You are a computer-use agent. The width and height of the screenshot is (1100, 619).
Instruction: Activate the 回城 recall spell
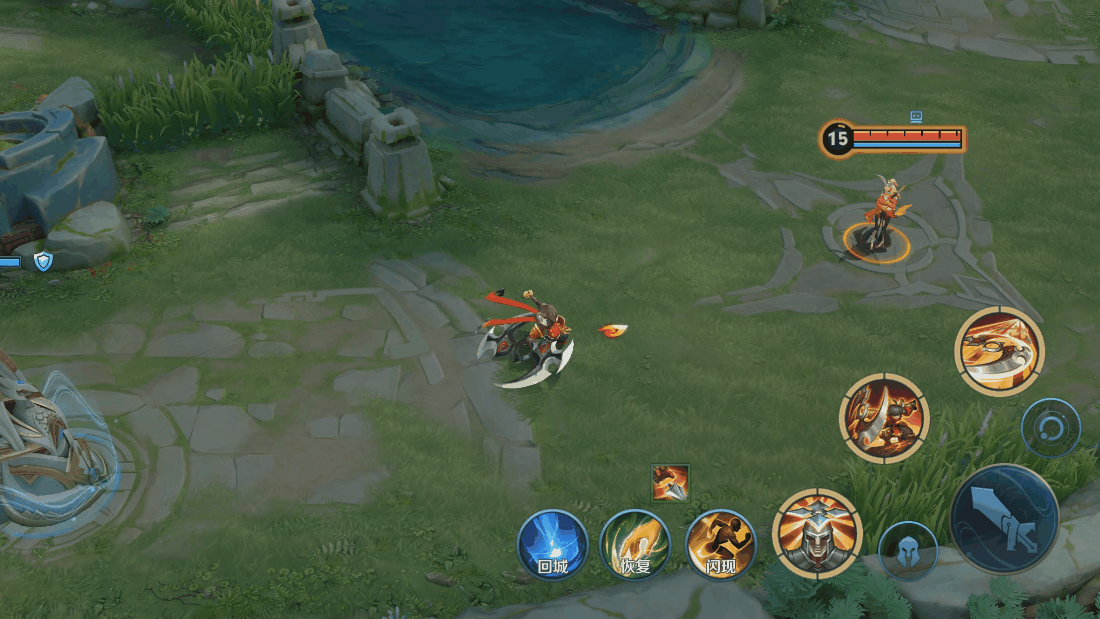click(x=552, y=545)
